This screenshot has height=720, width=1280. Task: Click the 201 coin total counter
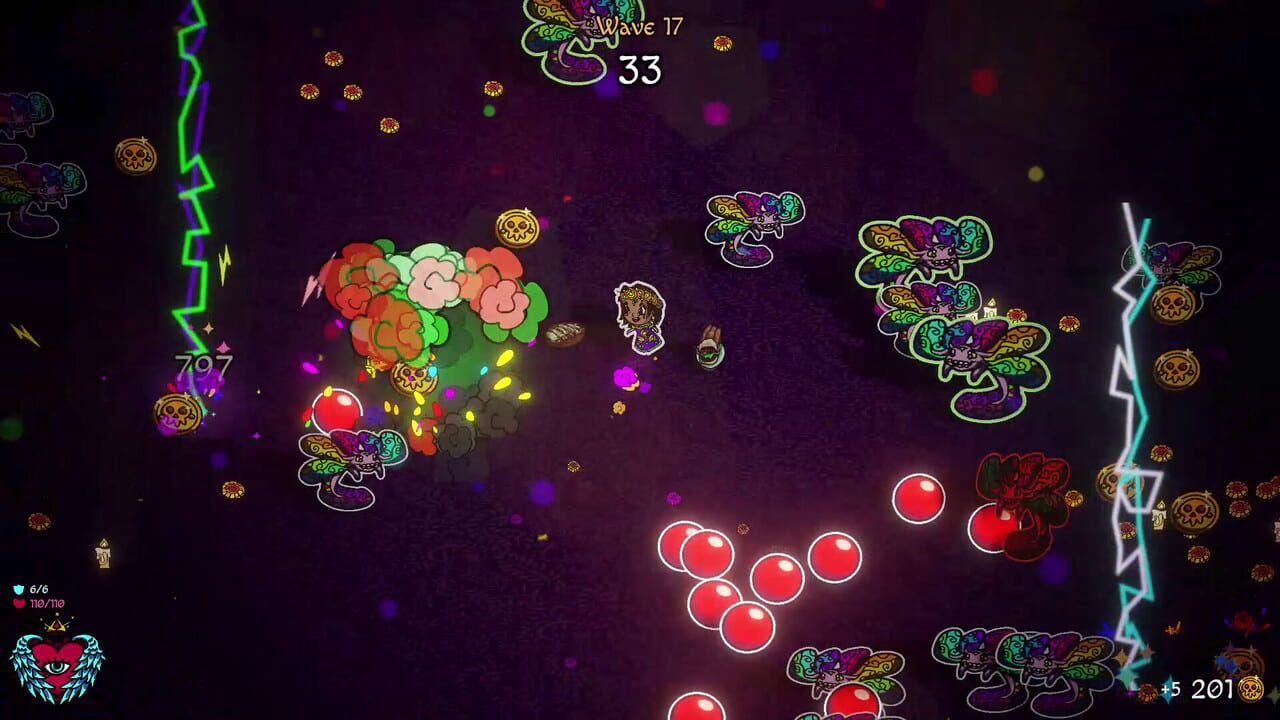(x=1210, y=690)
